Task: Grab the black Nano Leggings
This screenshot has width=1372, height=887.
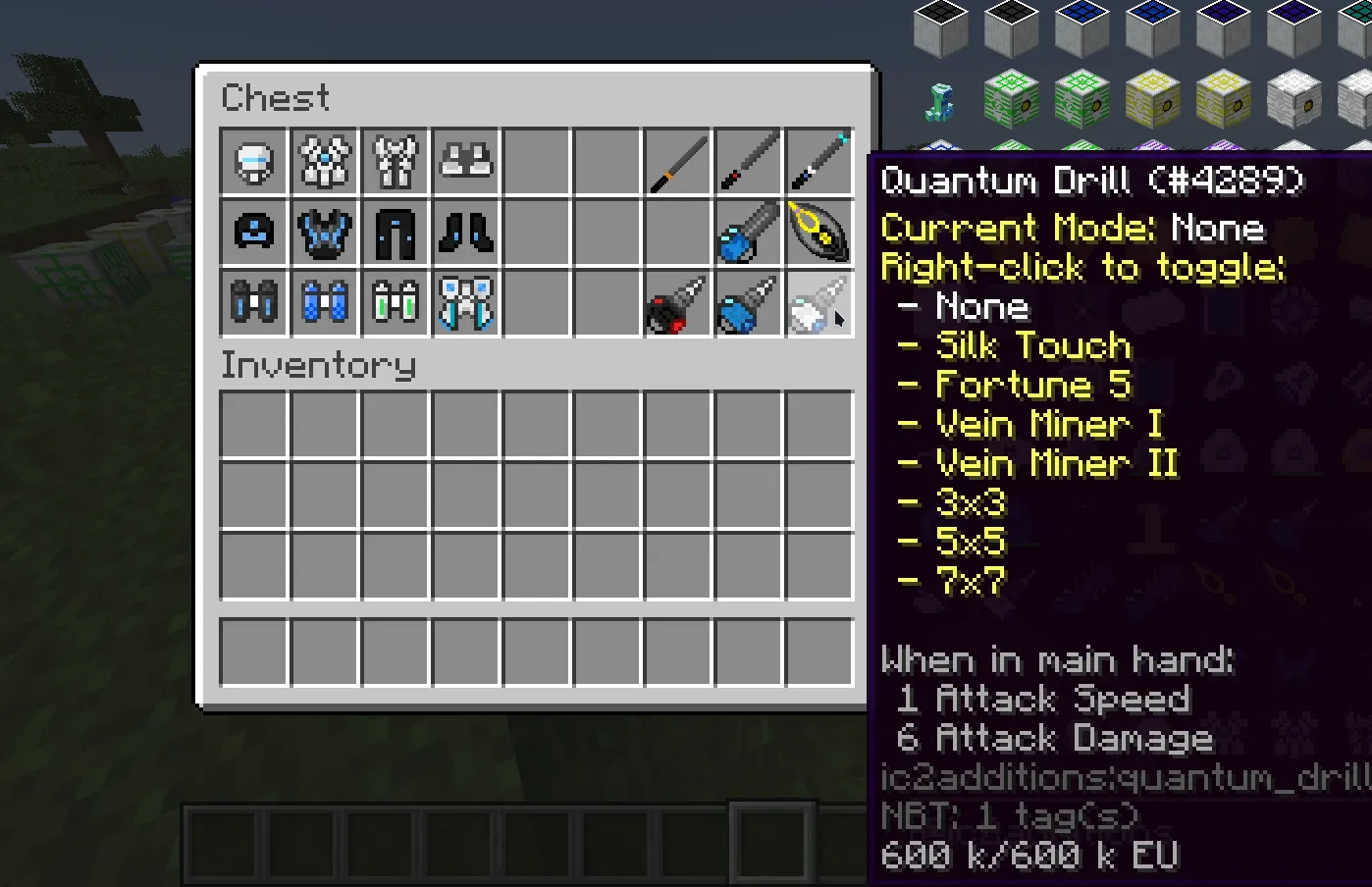Action: coord(396,232)
